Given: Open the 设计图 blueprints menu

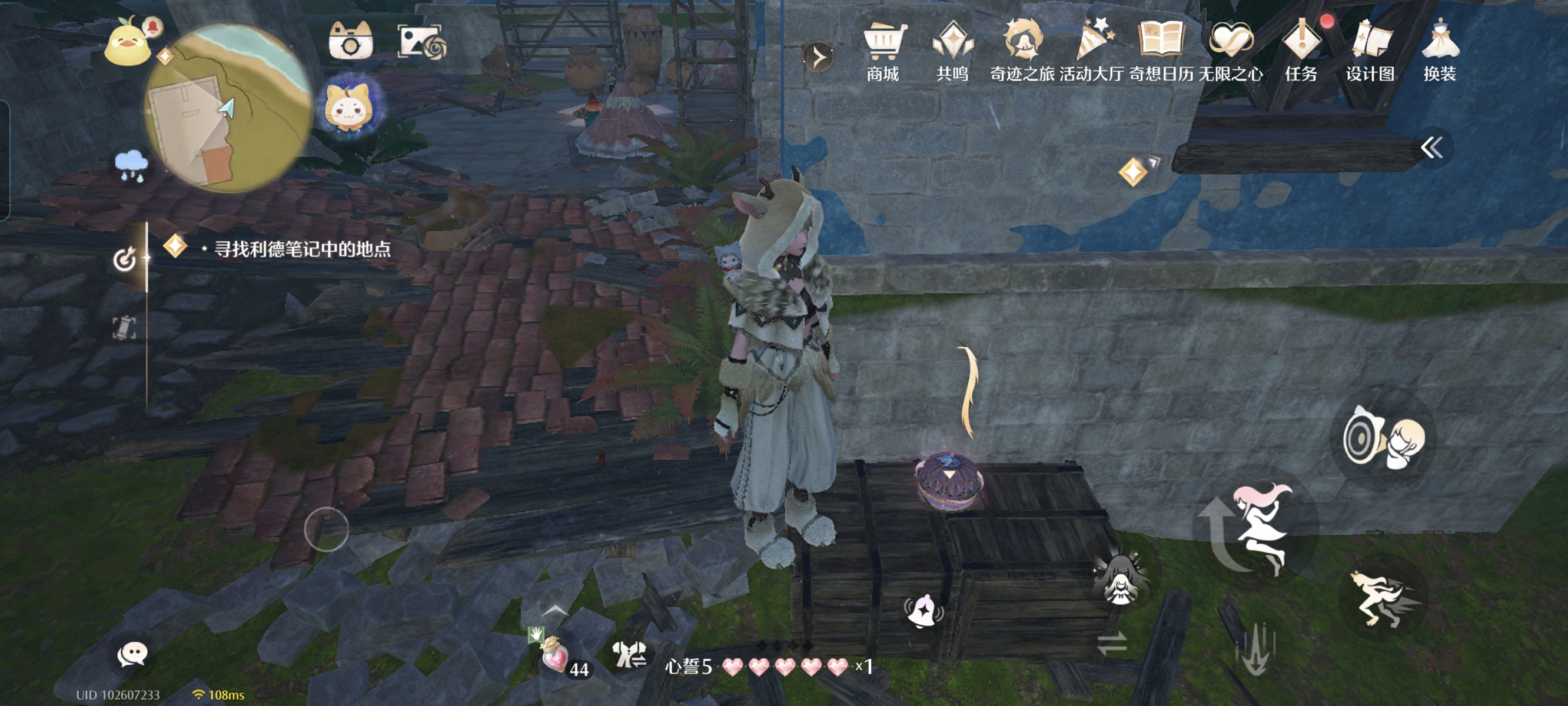Looking at the screenshot, I should (x=1370, y=52).
